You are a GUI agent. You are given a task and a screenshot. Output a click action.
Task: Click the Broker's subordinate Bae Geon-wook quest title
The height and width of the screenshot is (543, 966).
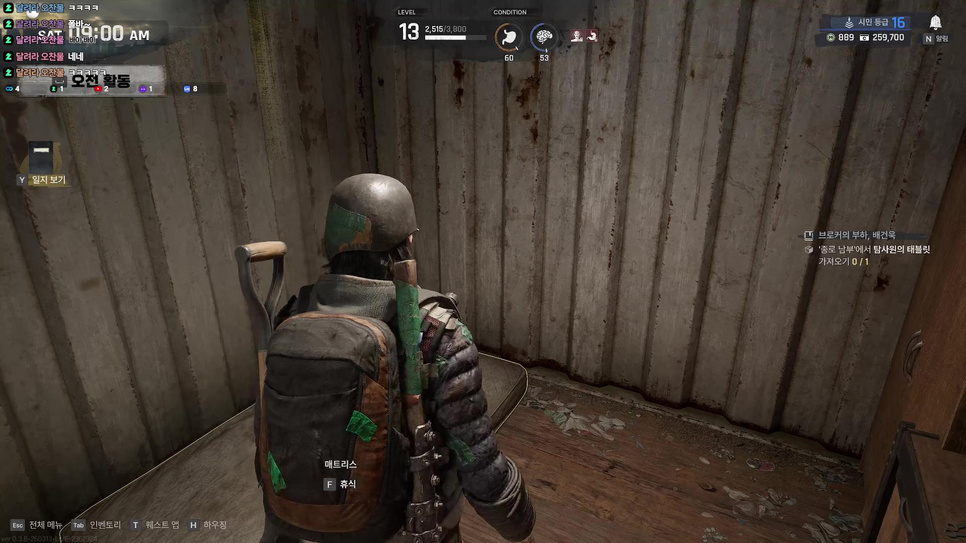(856, 235)
